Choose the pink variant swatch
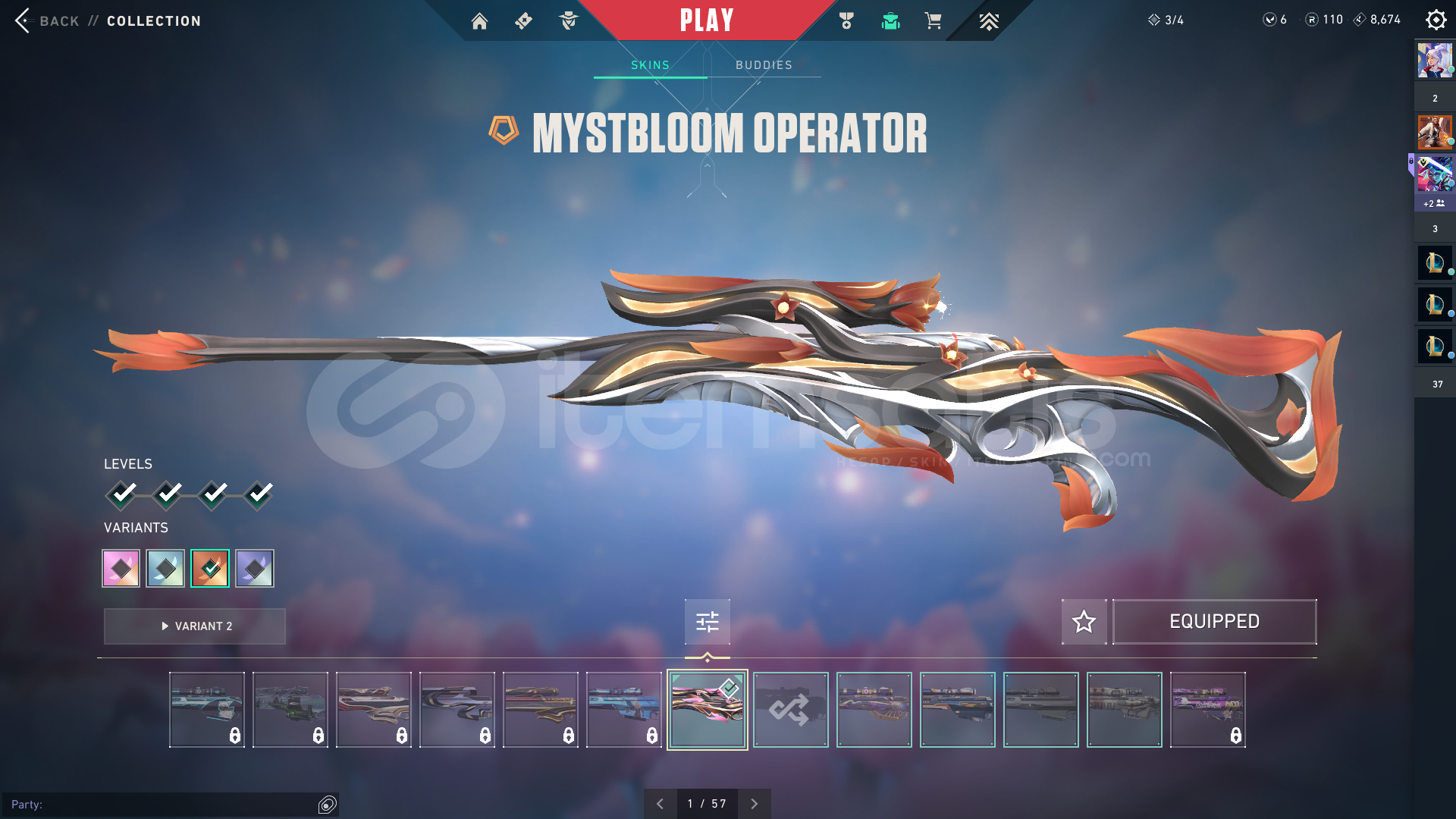 point(121,569)
